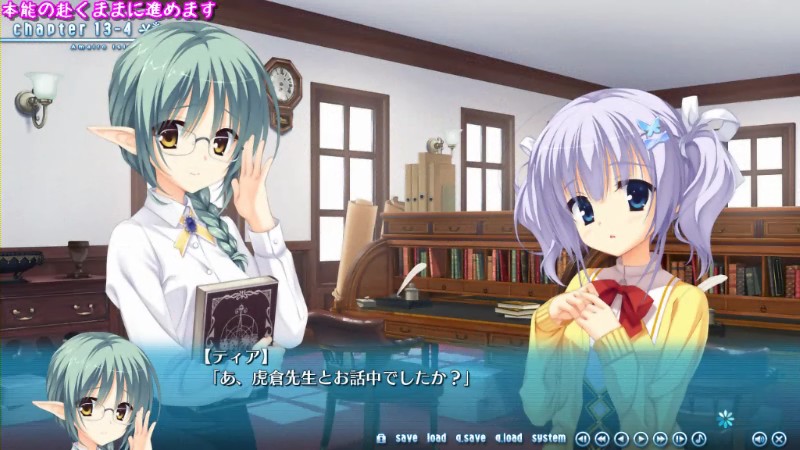Screen dimensions: 800x450
Task: Click the single left-arrow back button
Action: (621, 438)
